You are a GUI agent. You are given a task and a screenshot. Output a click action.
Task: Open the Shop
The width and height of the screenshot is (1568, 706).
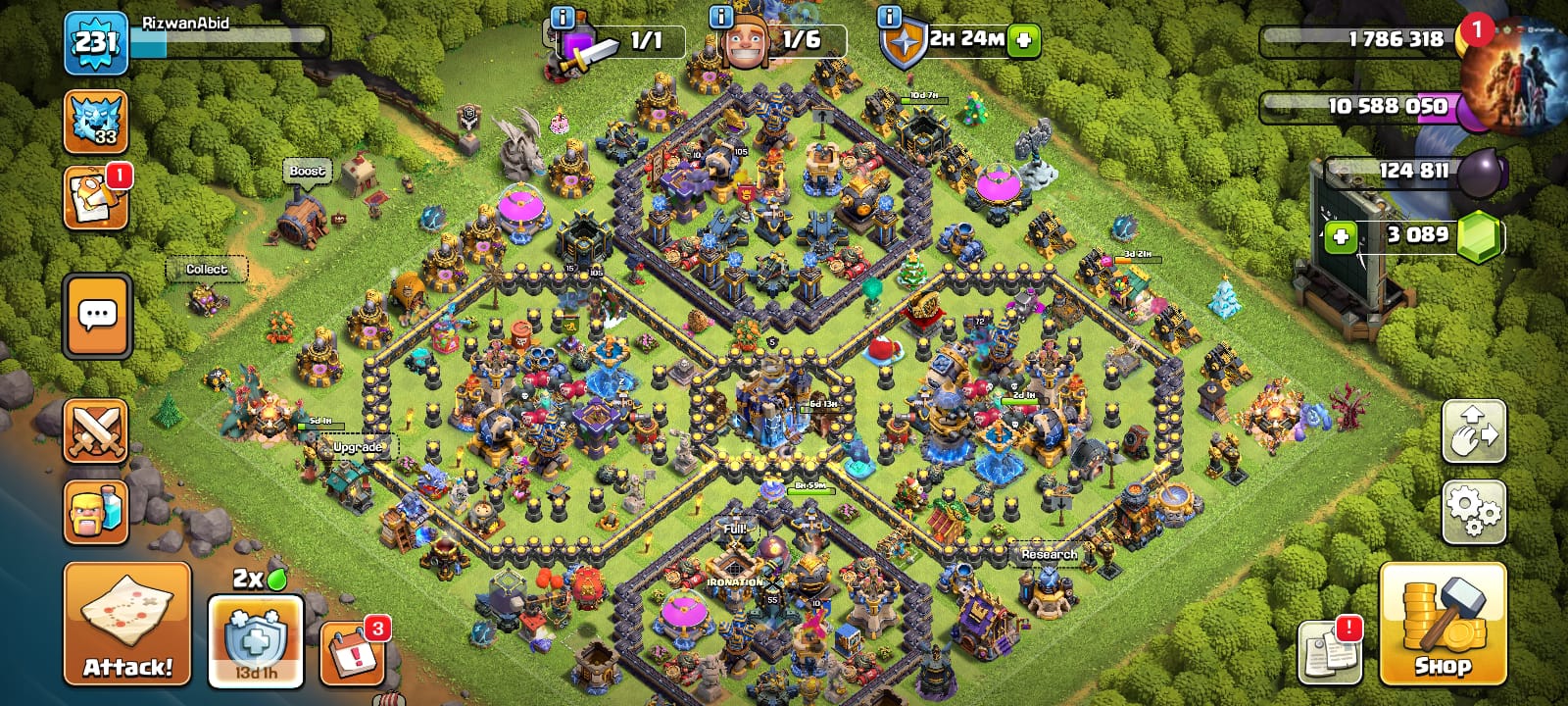[1442, 624]
